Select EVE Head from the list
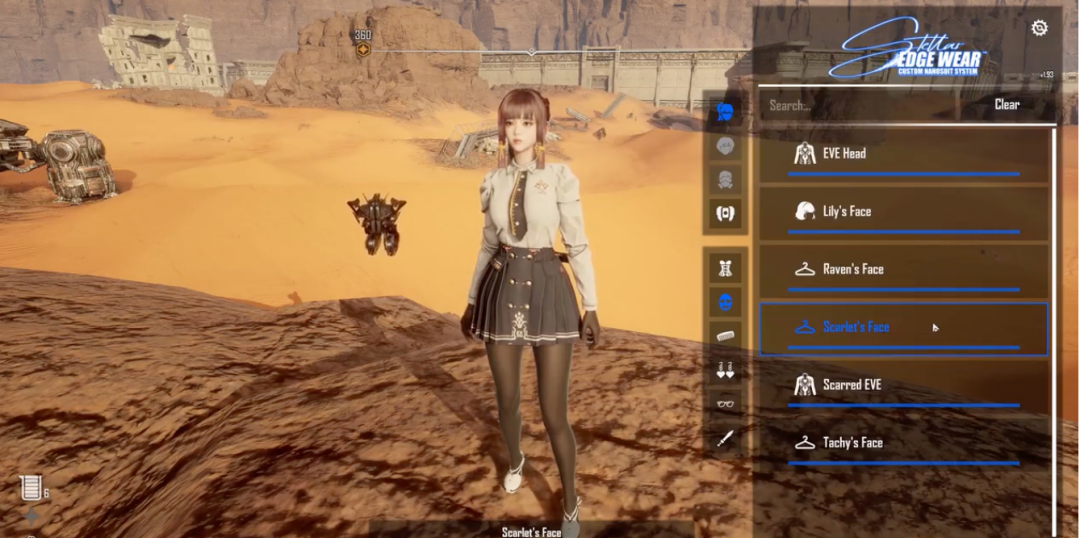 tap(903, 155)
